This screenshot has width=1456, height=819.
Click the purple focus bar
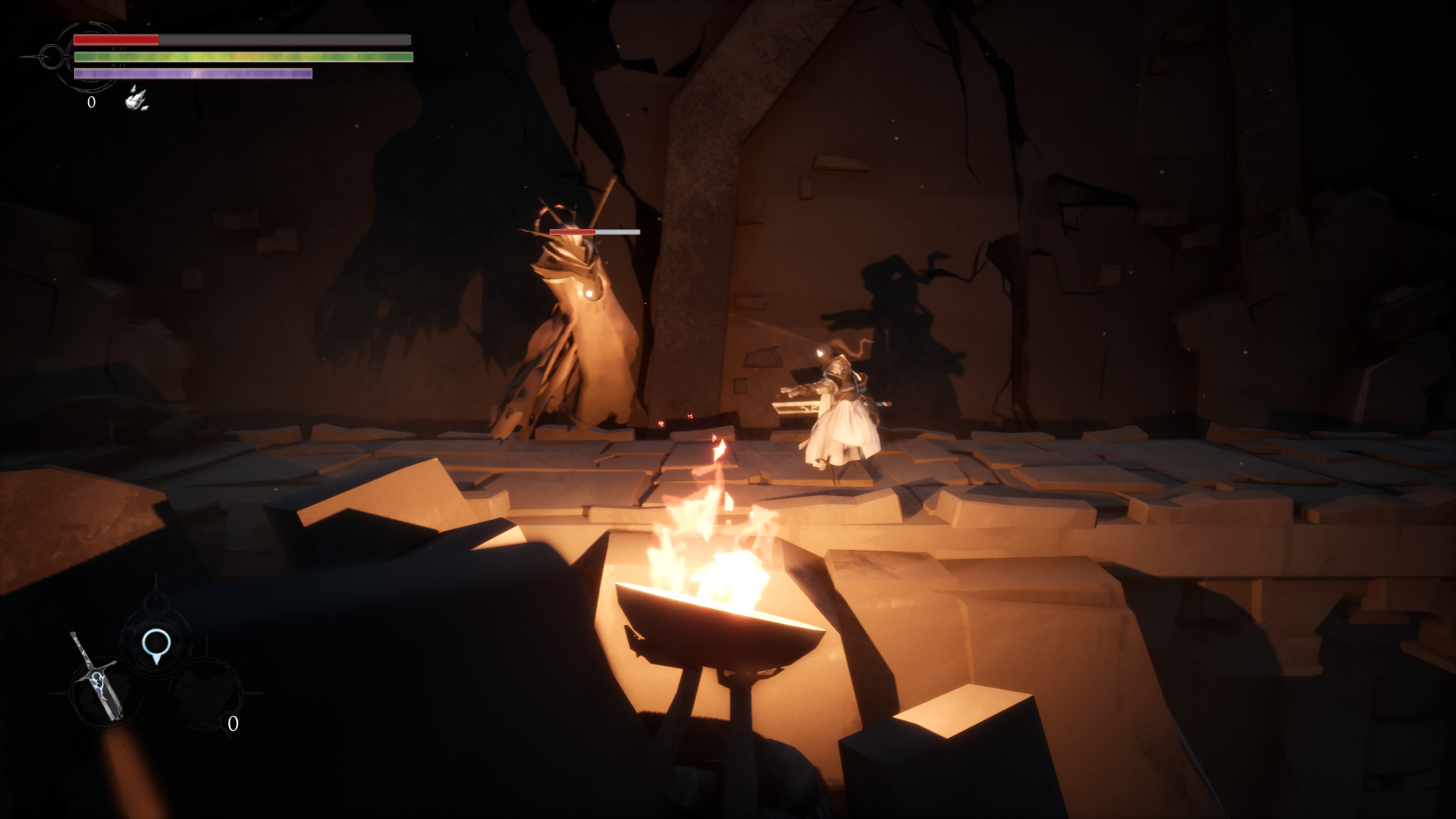[x=193, y=74]
